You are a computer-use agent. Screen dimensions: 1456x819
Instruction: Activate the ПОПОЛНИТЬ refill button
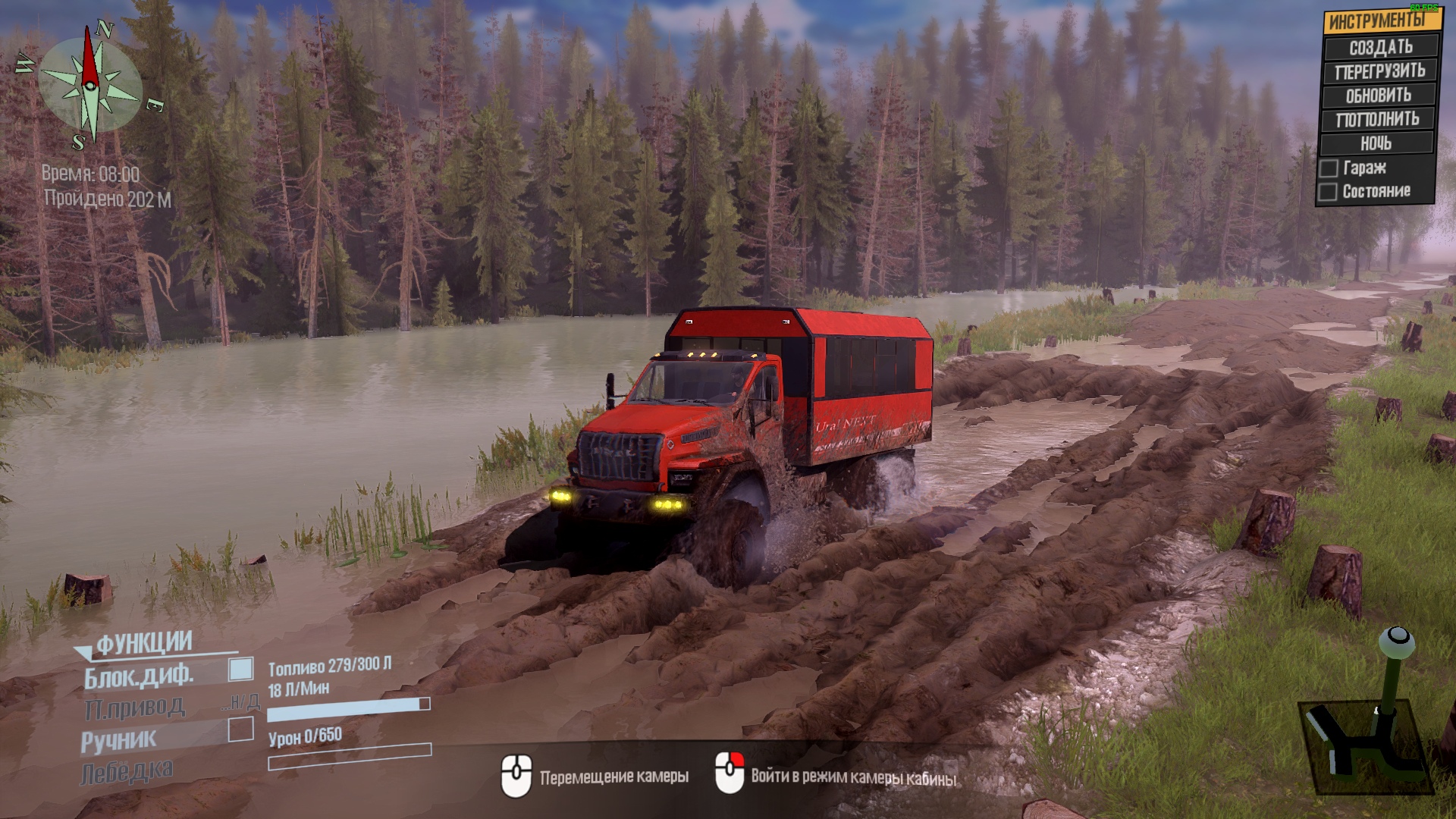click(1377, 119)
